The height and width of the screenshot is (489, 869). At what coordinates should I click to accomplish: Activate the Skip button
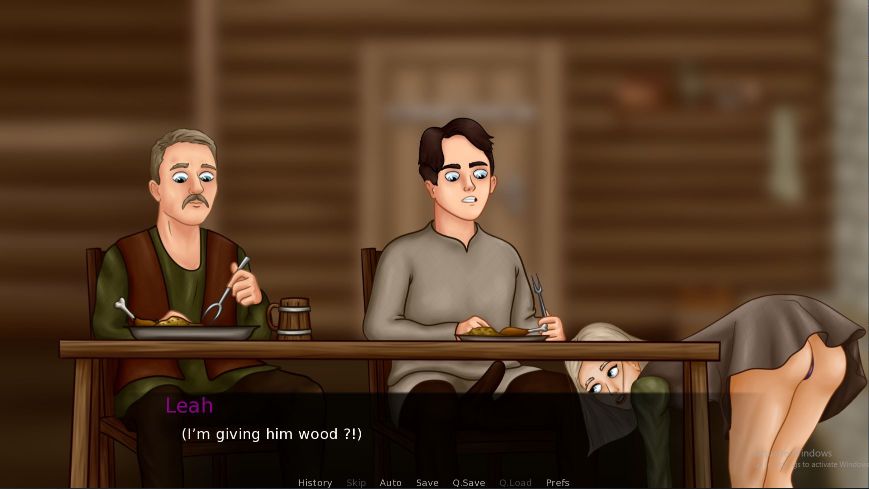[x=356, y=483]
